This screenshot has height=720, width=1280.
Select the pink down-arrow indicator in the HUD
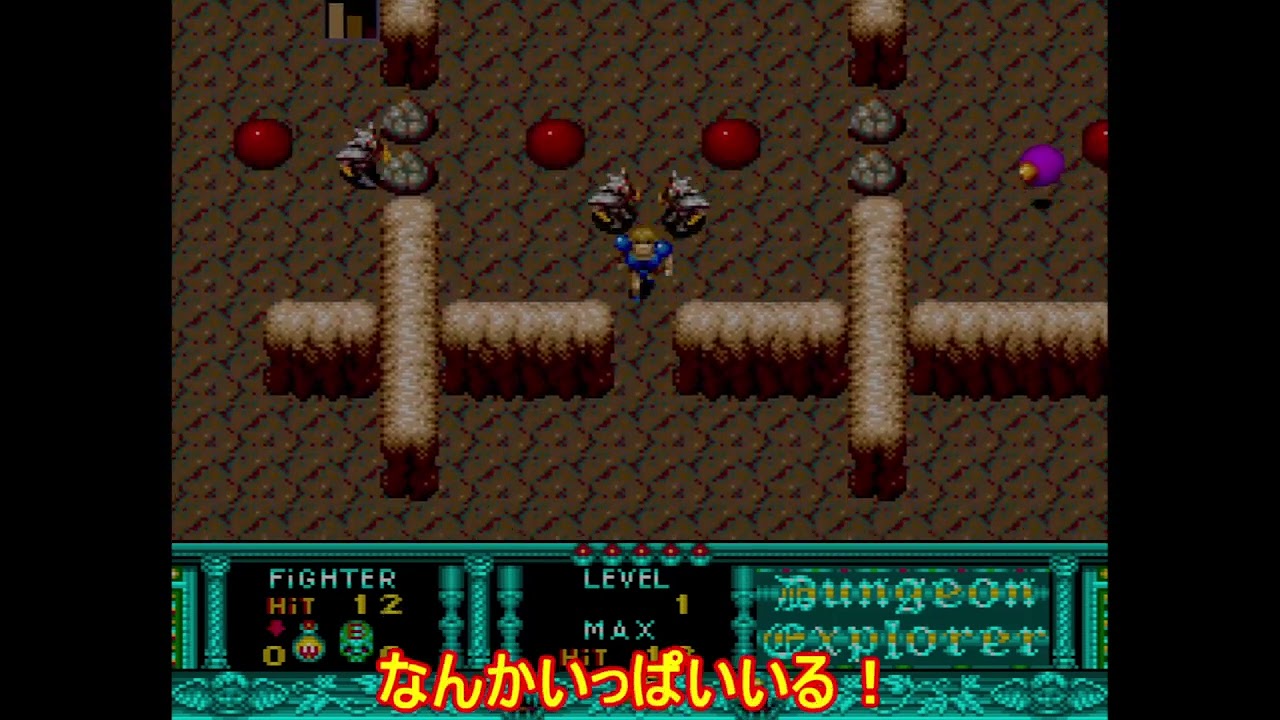[275, 628]
